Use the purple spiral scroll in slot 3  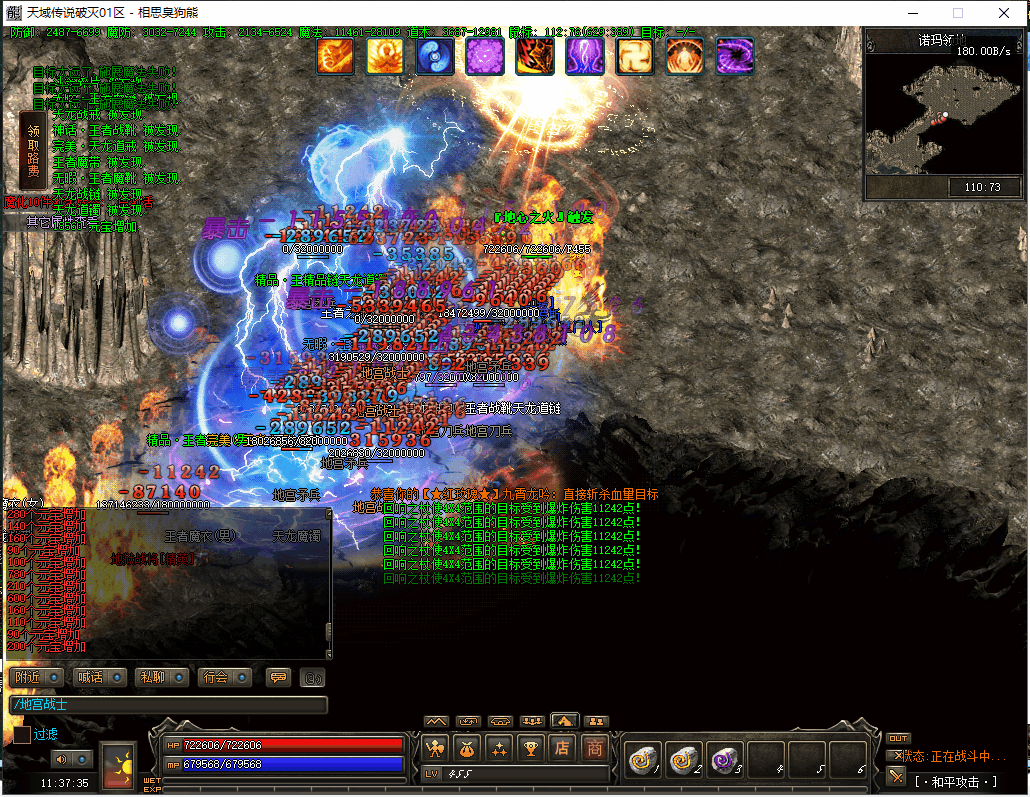pyautogui.click(x=724, y=760)
